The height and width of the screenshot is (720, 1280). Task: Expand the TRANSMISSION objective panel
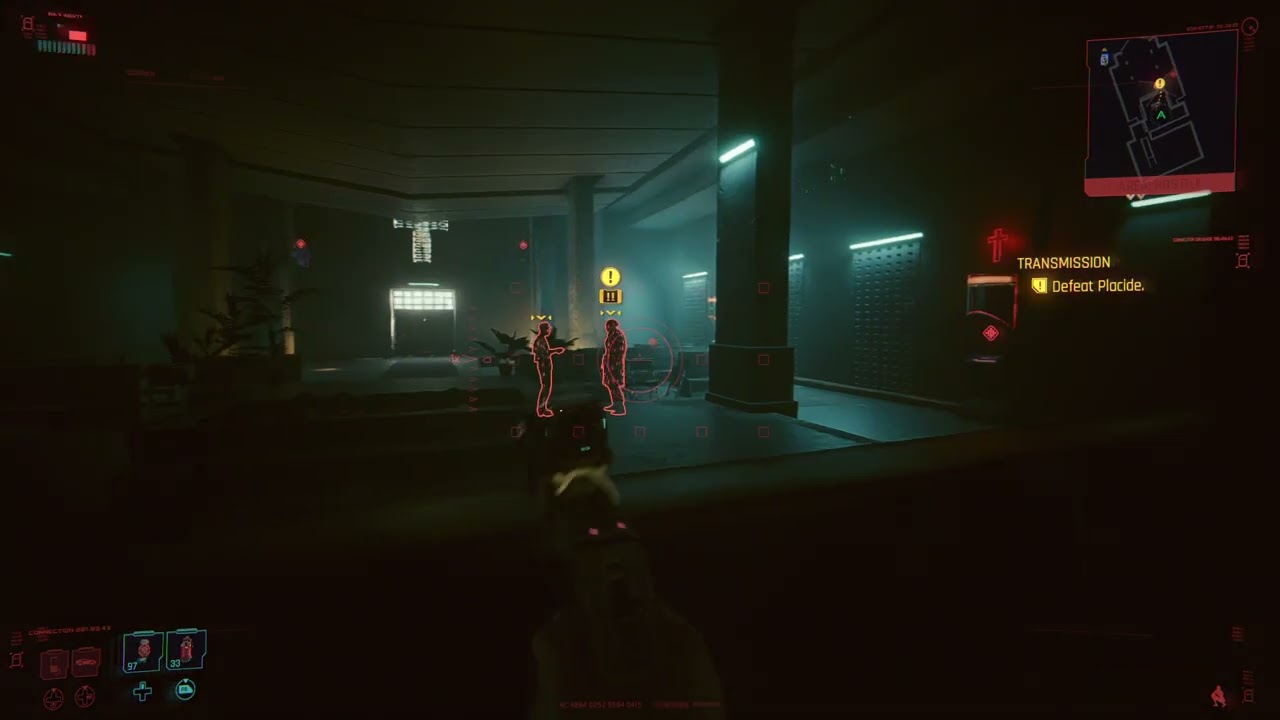tap(1063, 262)
